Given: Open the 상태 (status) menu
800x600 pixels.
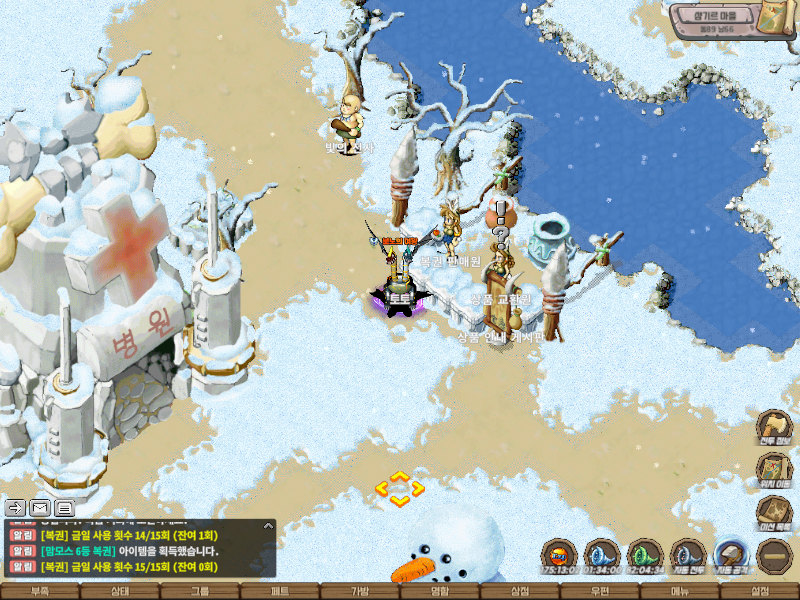Looking at the screenshot, I should [120, 591].
